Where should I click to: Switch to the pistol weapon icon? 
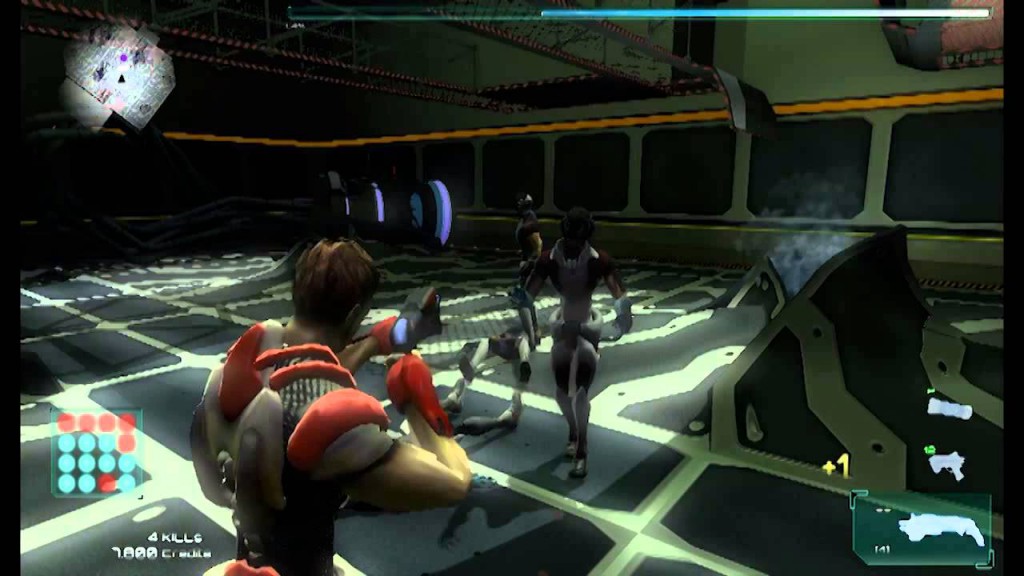coord(944,462)
